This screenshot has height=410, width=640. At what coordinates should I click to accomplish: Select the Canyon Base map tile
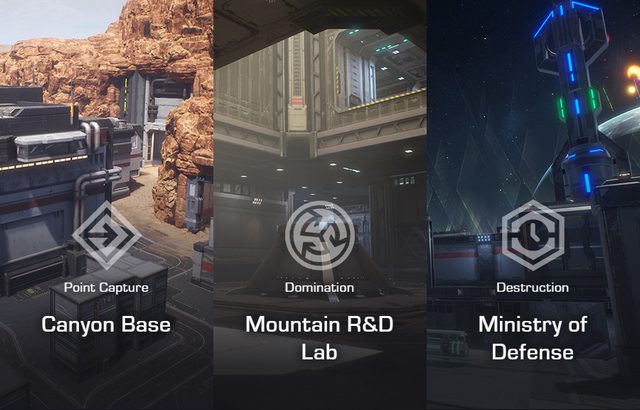(106, 324)
